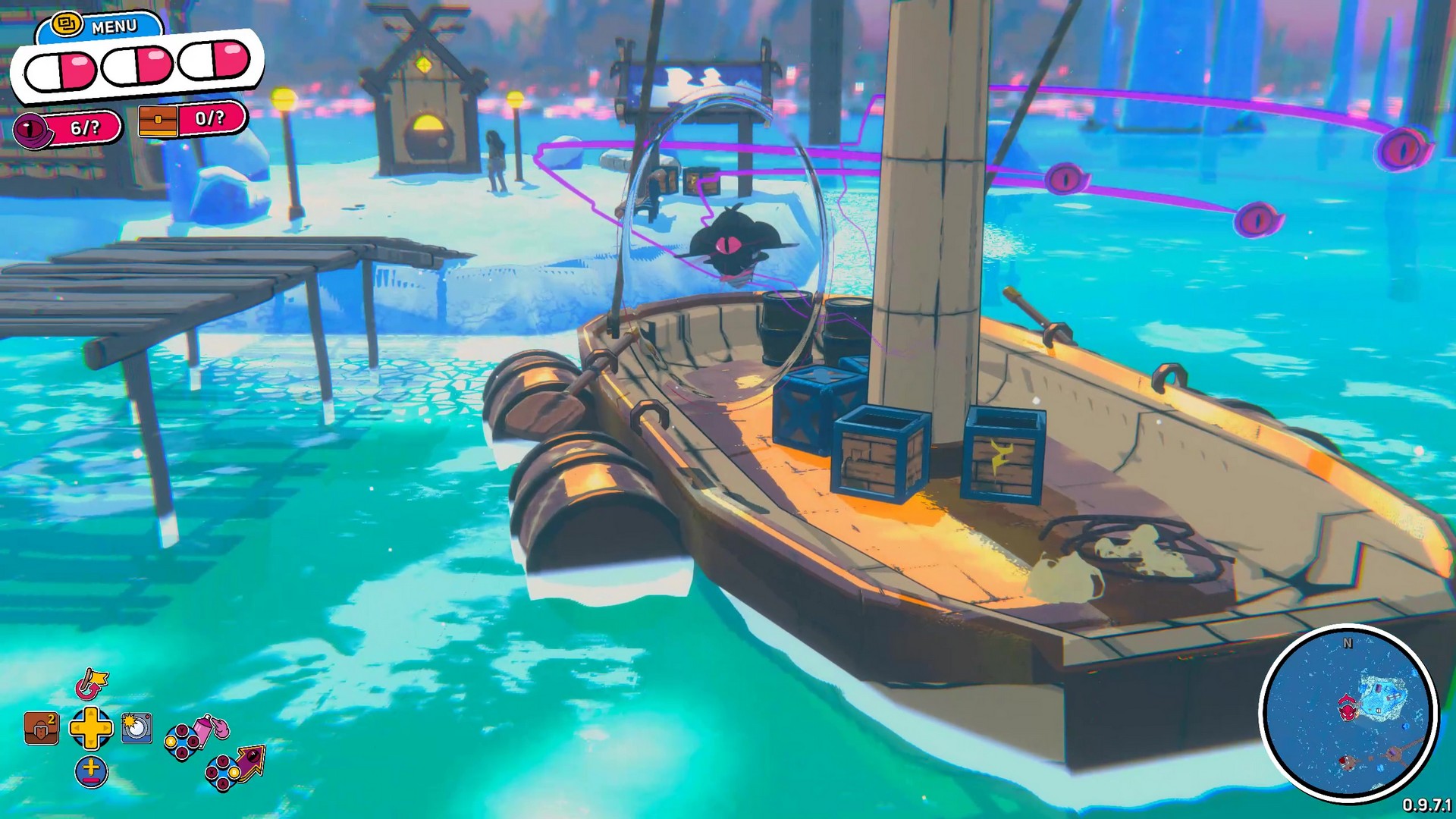Click the checkpoint flag restart icon

[x=93, y=684]
